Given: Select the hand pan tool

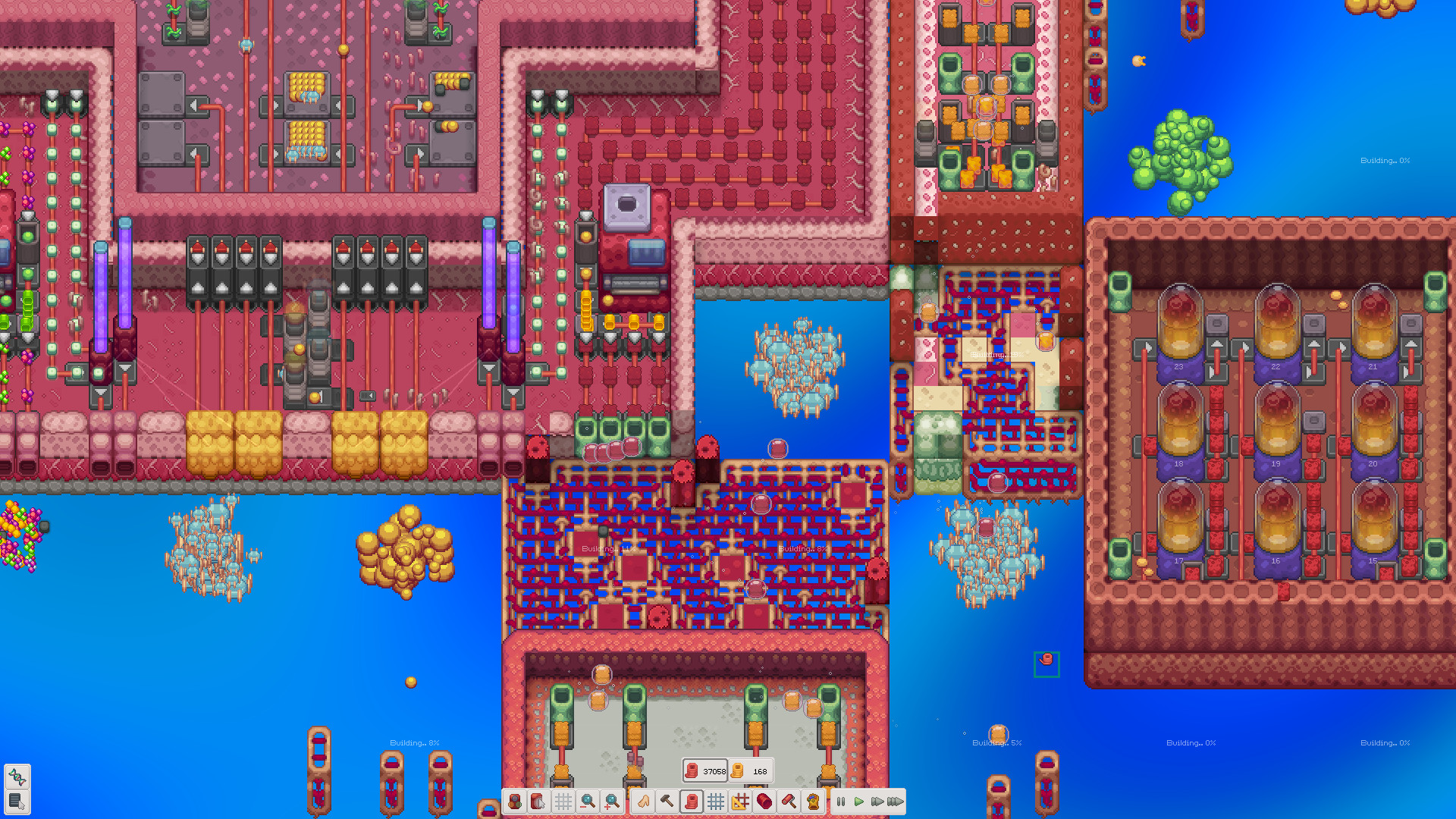Looking at the screenshot, I should pyautogui.click(x=643, y=802).
